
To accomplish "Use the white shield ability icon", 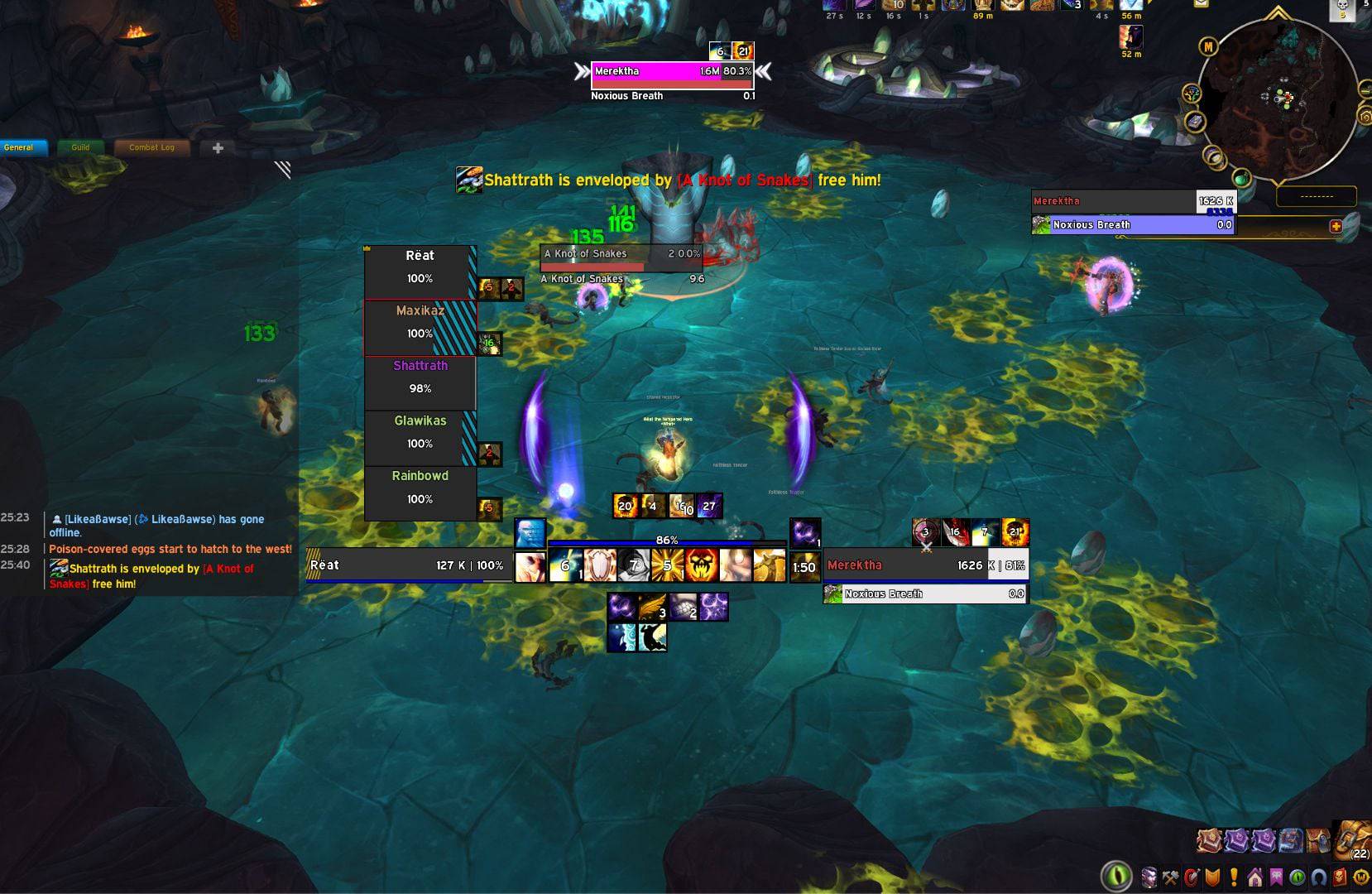I will [600, 566].
